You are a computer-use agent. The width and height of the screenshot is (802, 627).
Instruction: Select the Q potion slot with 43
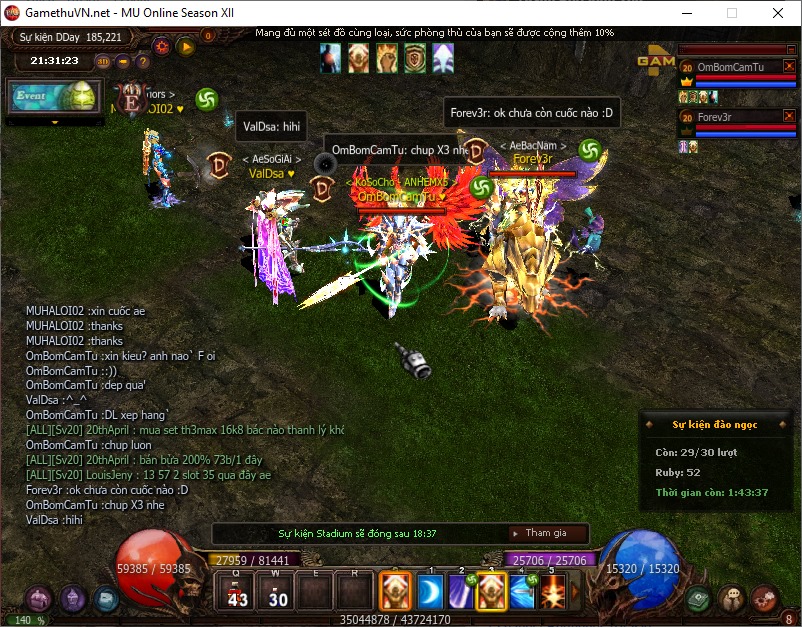point(237,592)
